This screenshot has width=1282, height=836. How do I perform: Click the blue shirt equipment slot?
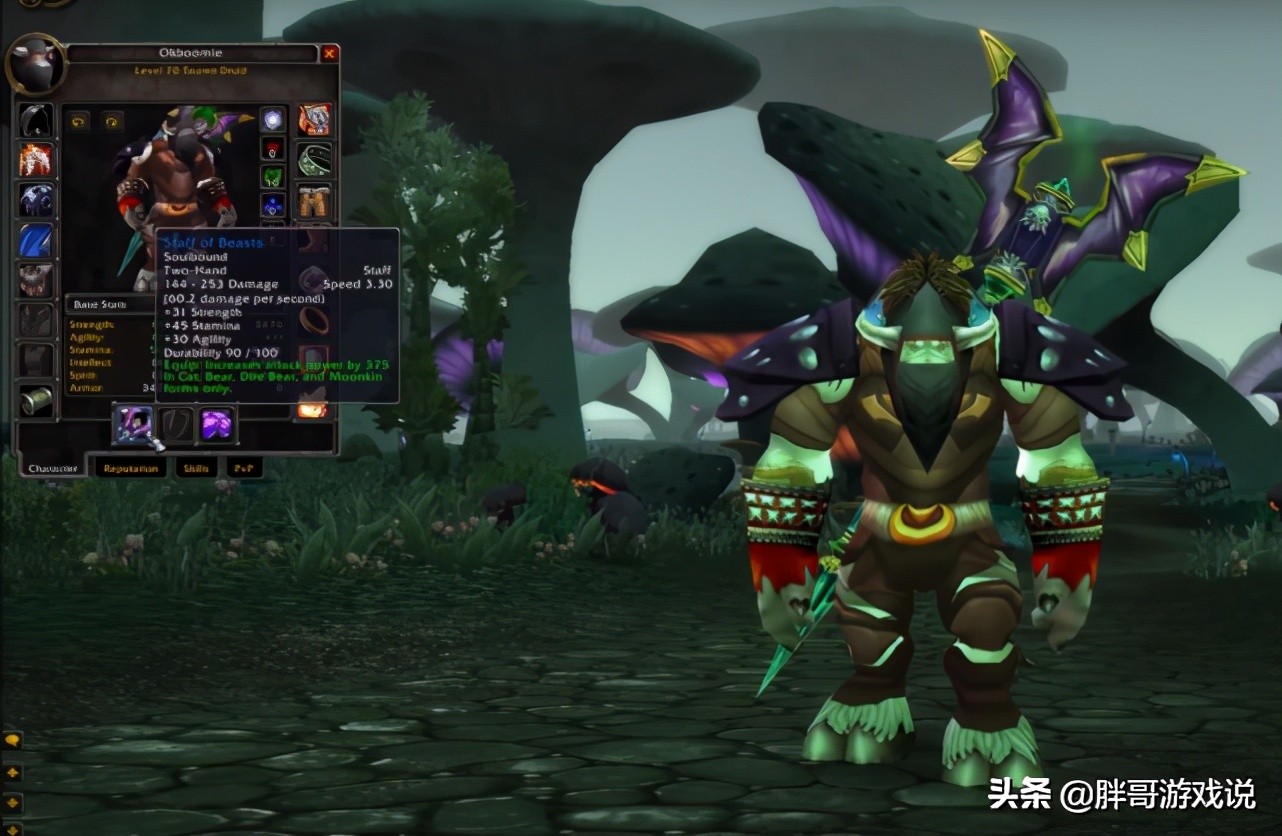[37, 240]
